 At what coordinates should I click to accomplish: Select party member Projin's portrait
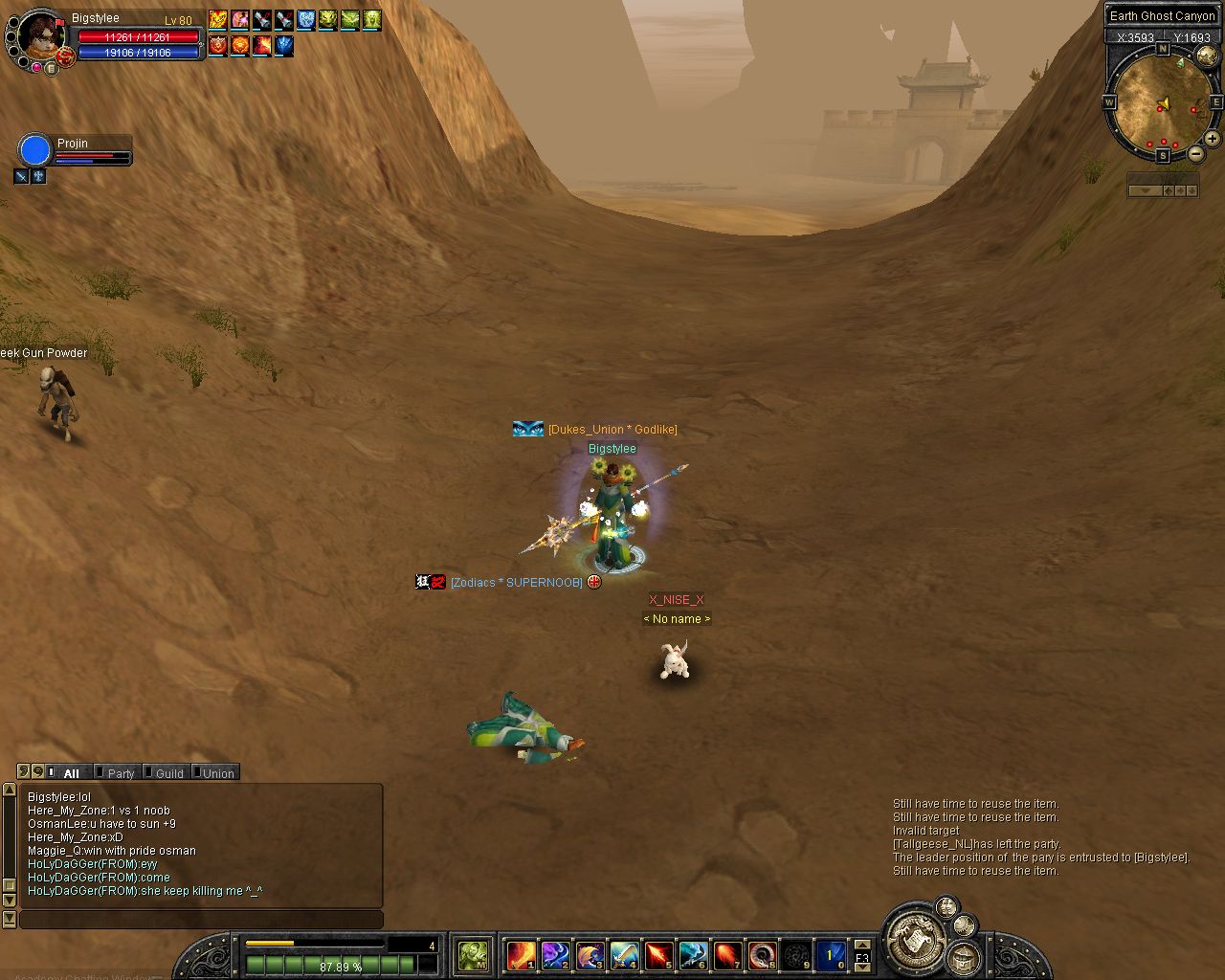click(x=35, y=151)
